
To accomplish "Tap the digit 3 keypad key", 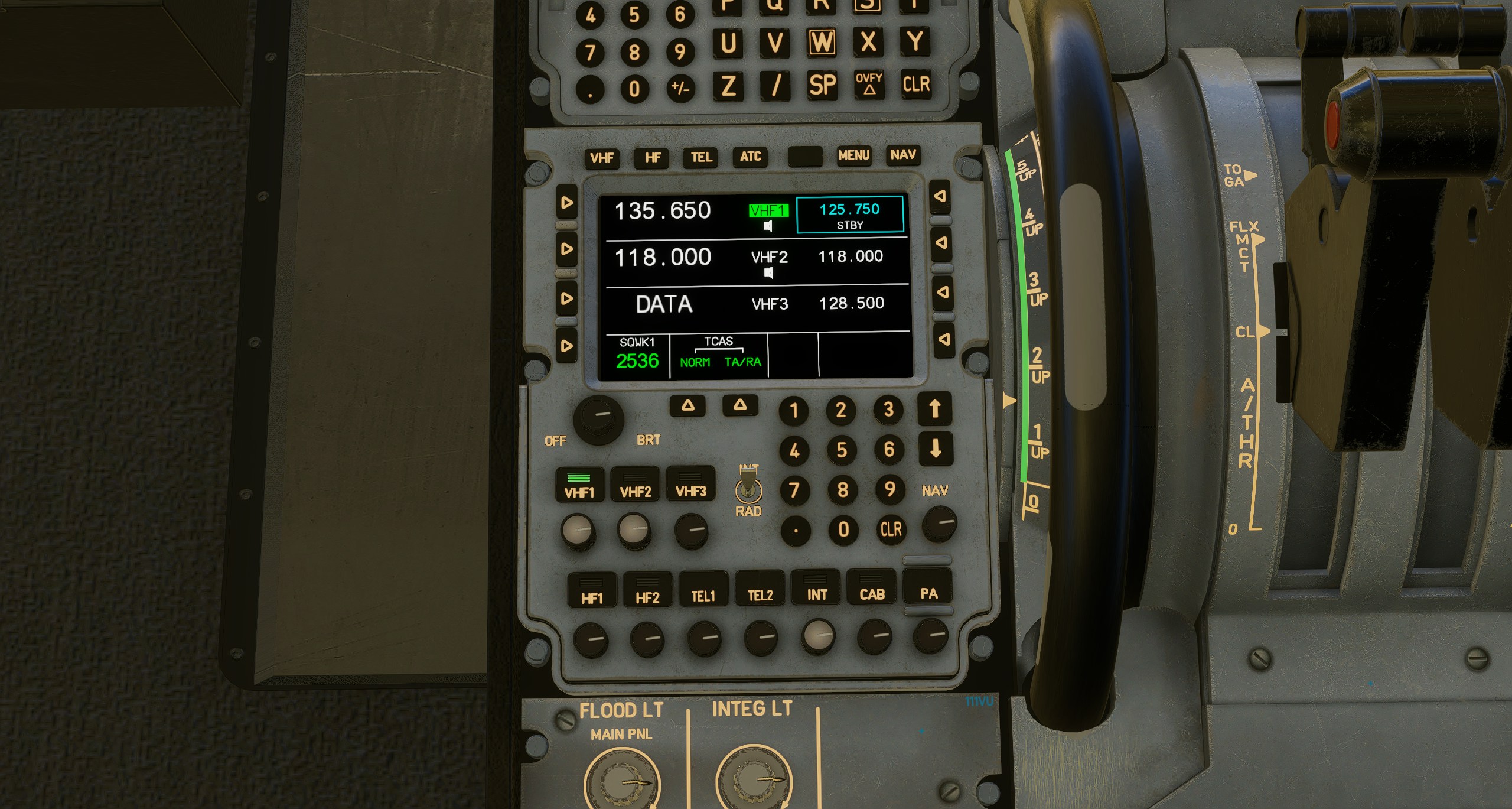I will click(888, 410).
